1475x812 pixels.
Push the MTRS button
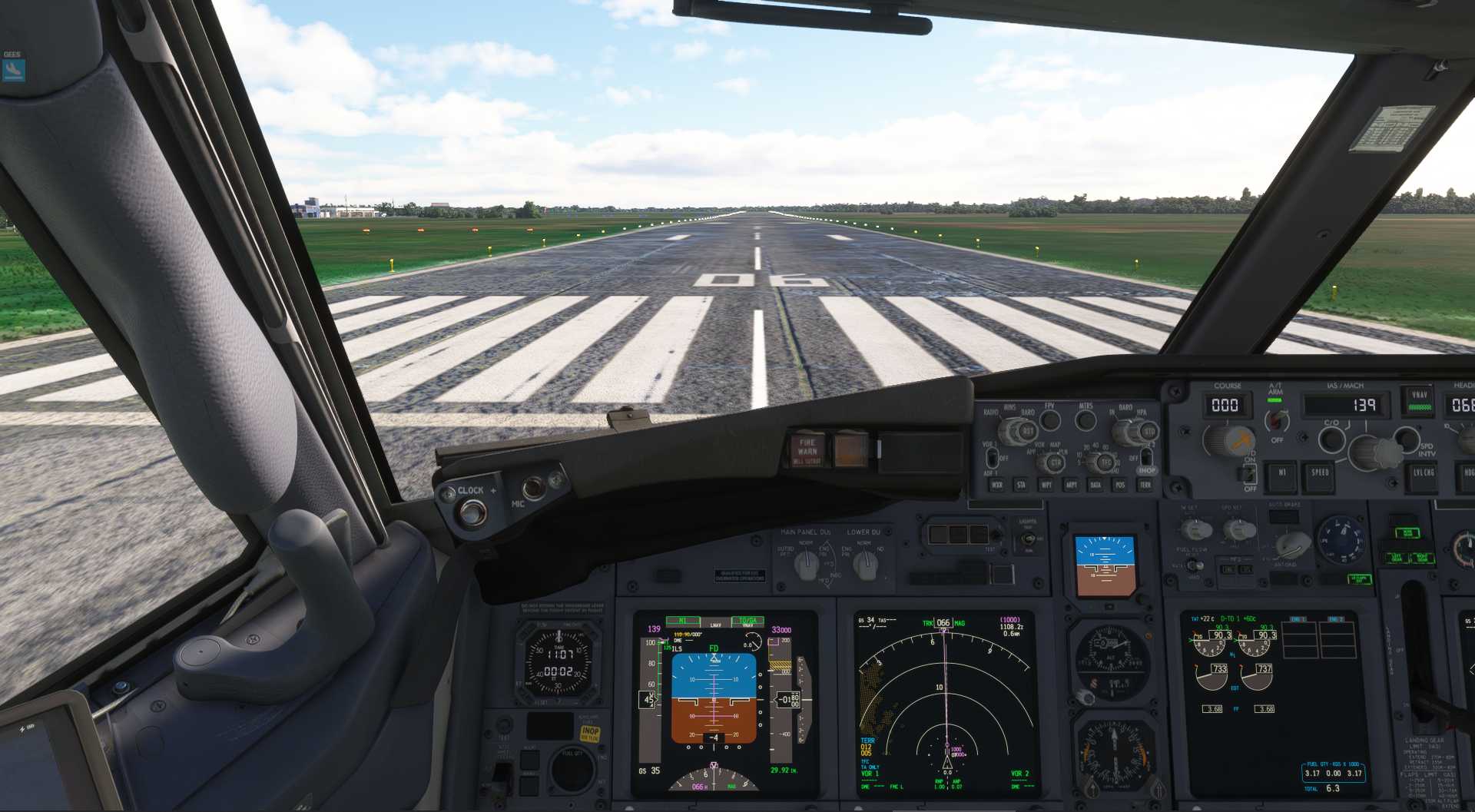pos(1086,420)
